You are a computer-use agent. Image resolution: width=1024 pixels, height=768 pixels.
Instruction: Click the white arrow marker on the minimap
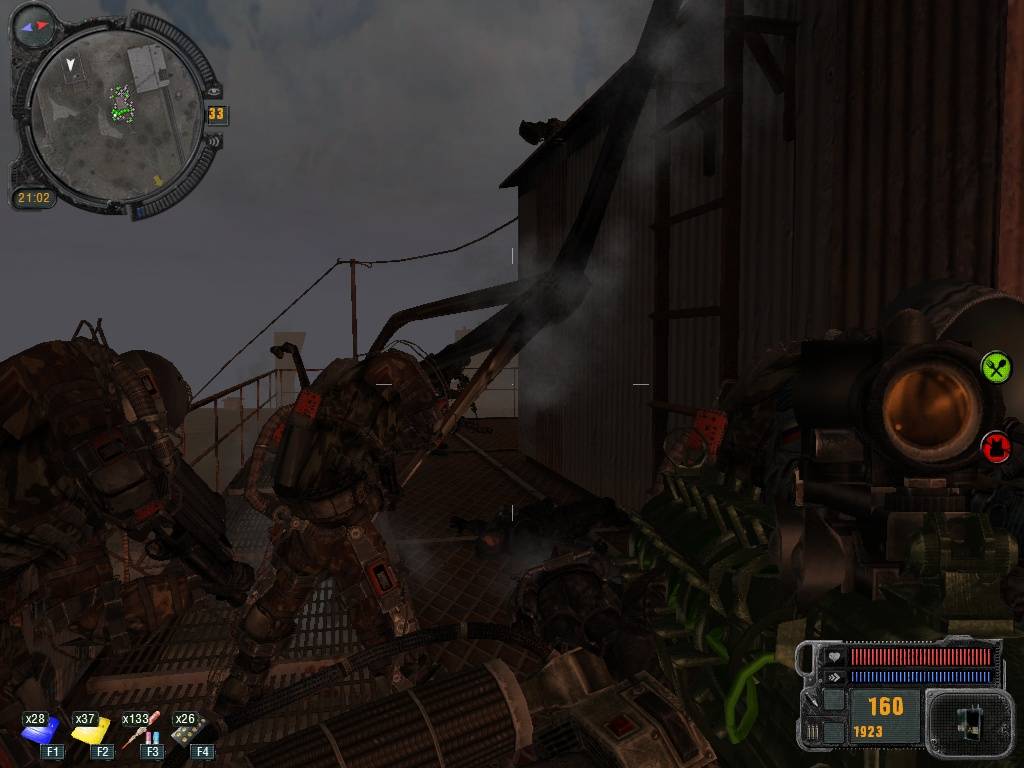(70, 65)
